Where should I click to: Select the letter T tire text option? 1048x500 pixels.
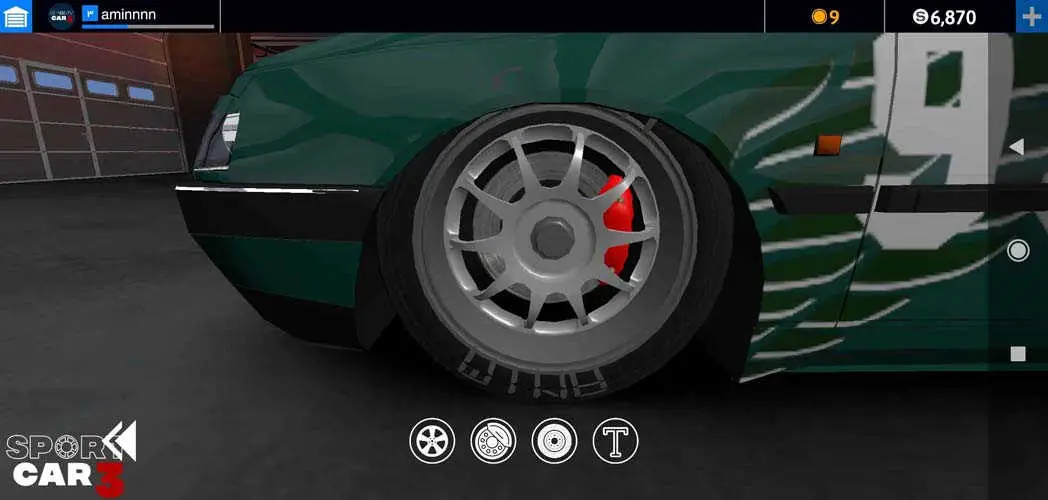(x=615, y=441)
